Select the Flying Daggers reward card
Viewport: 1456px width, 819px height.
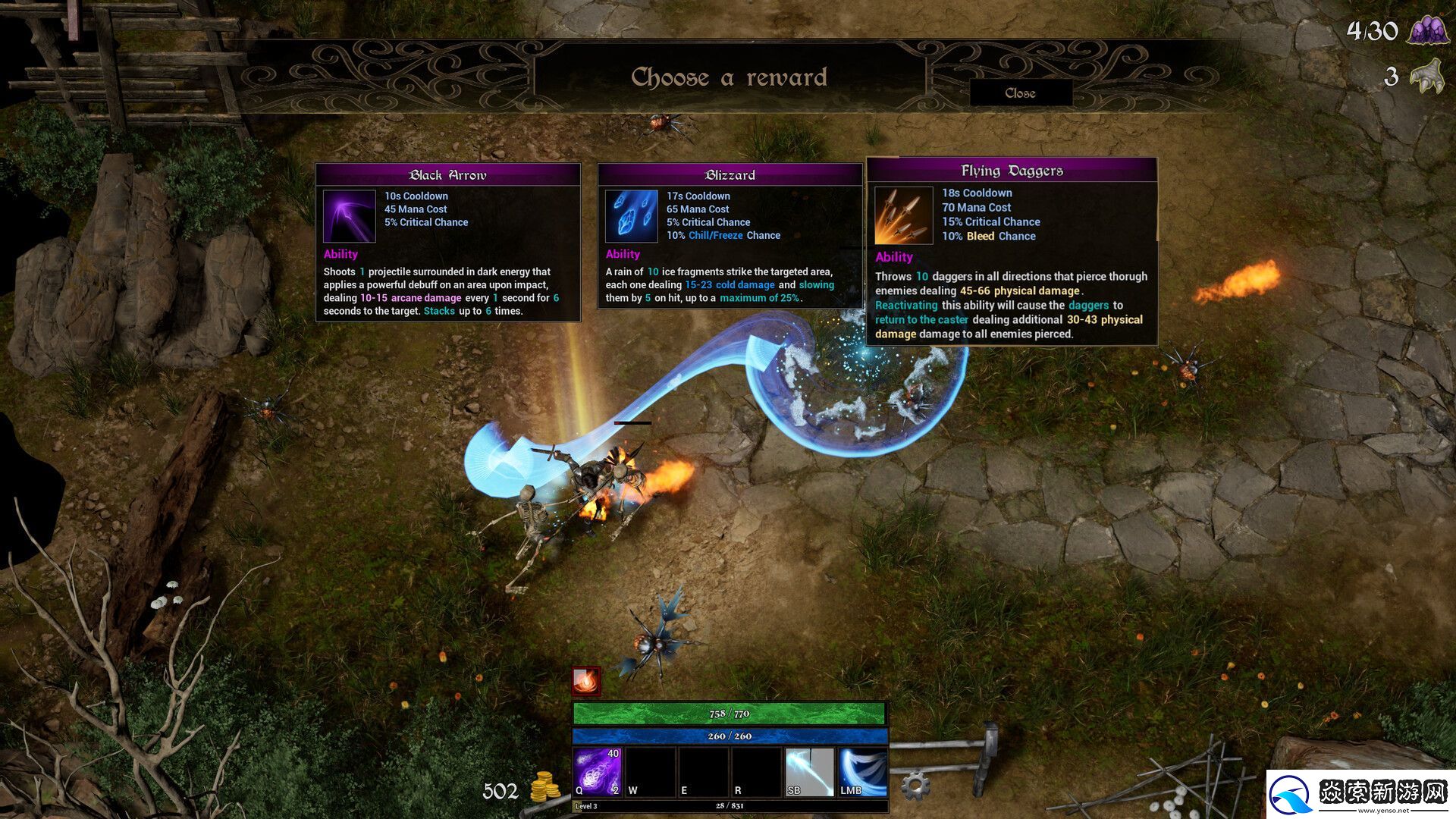point(1011,250)
